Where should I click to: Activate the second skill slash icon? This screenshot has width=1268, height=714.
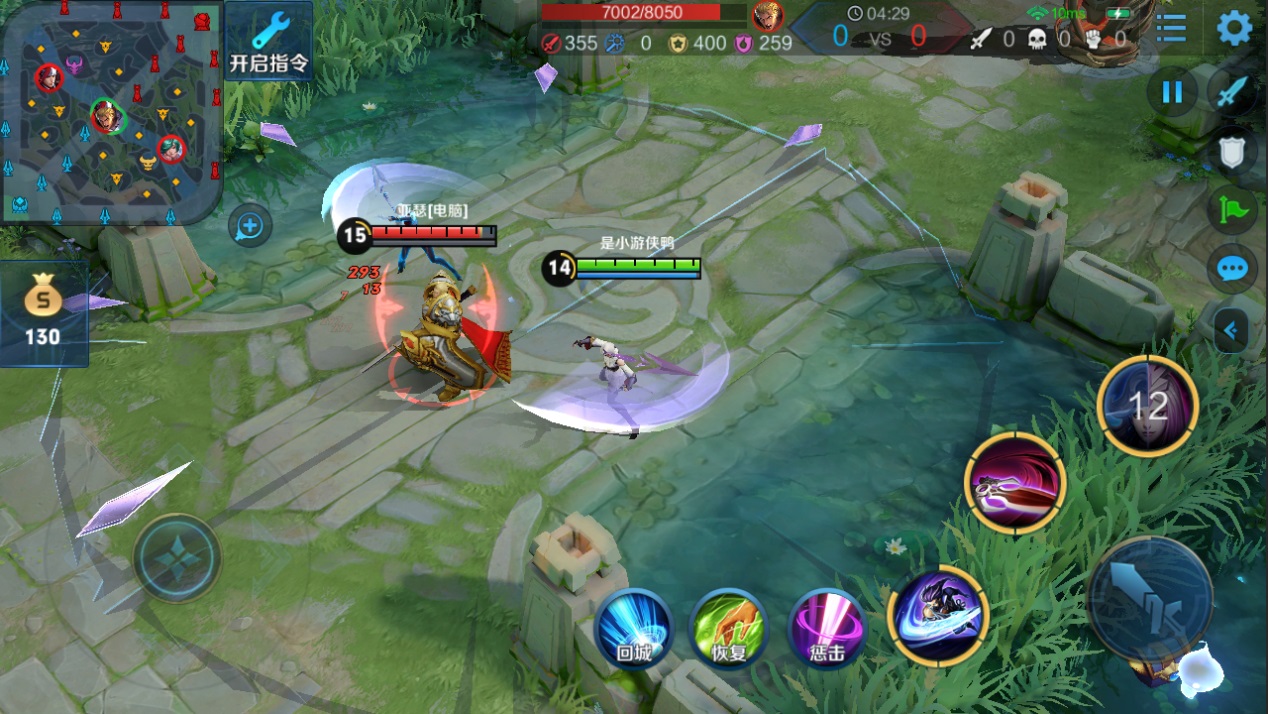[1015, 483]
